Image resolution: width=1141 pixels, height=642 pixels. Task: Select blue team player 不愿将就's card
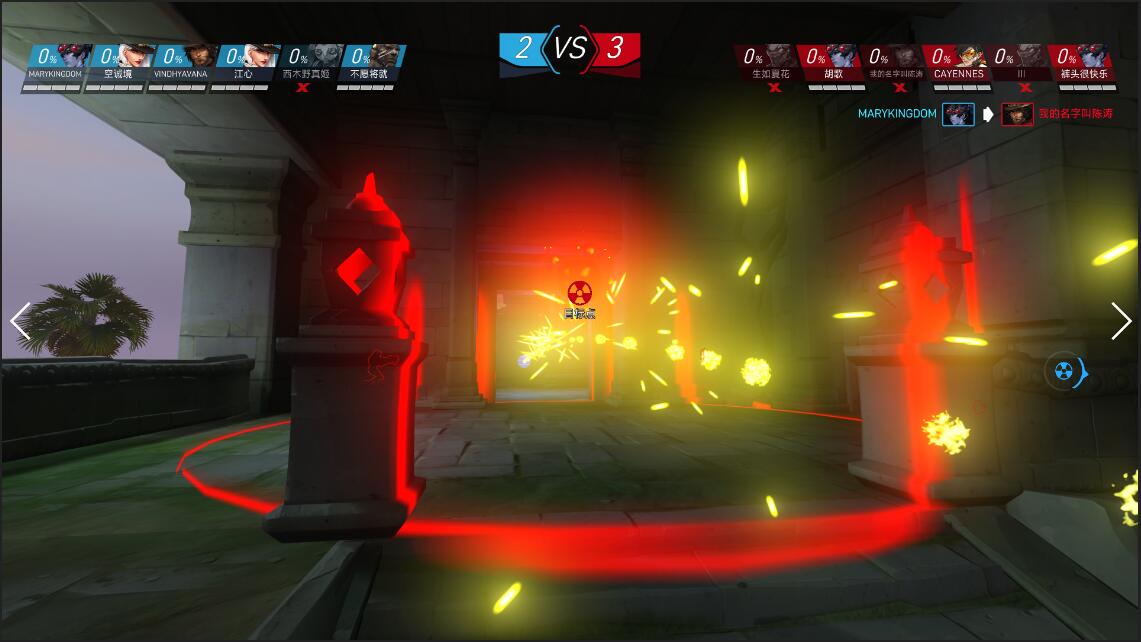pos(368,62)
